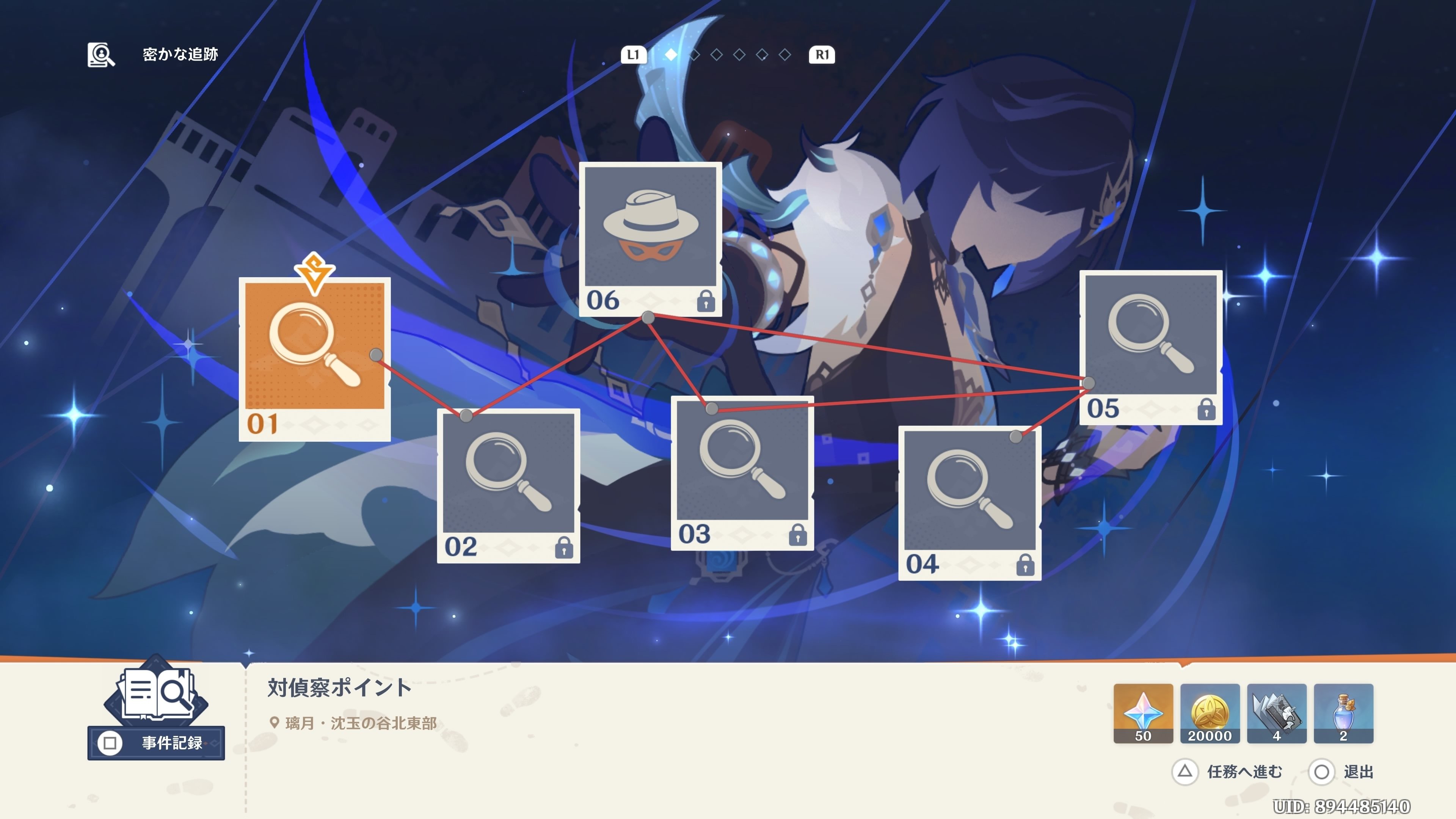Screen dimensions: 1456x819
Task: Click the Primogem reward icon showing 50
Action: coord(1143,712)
